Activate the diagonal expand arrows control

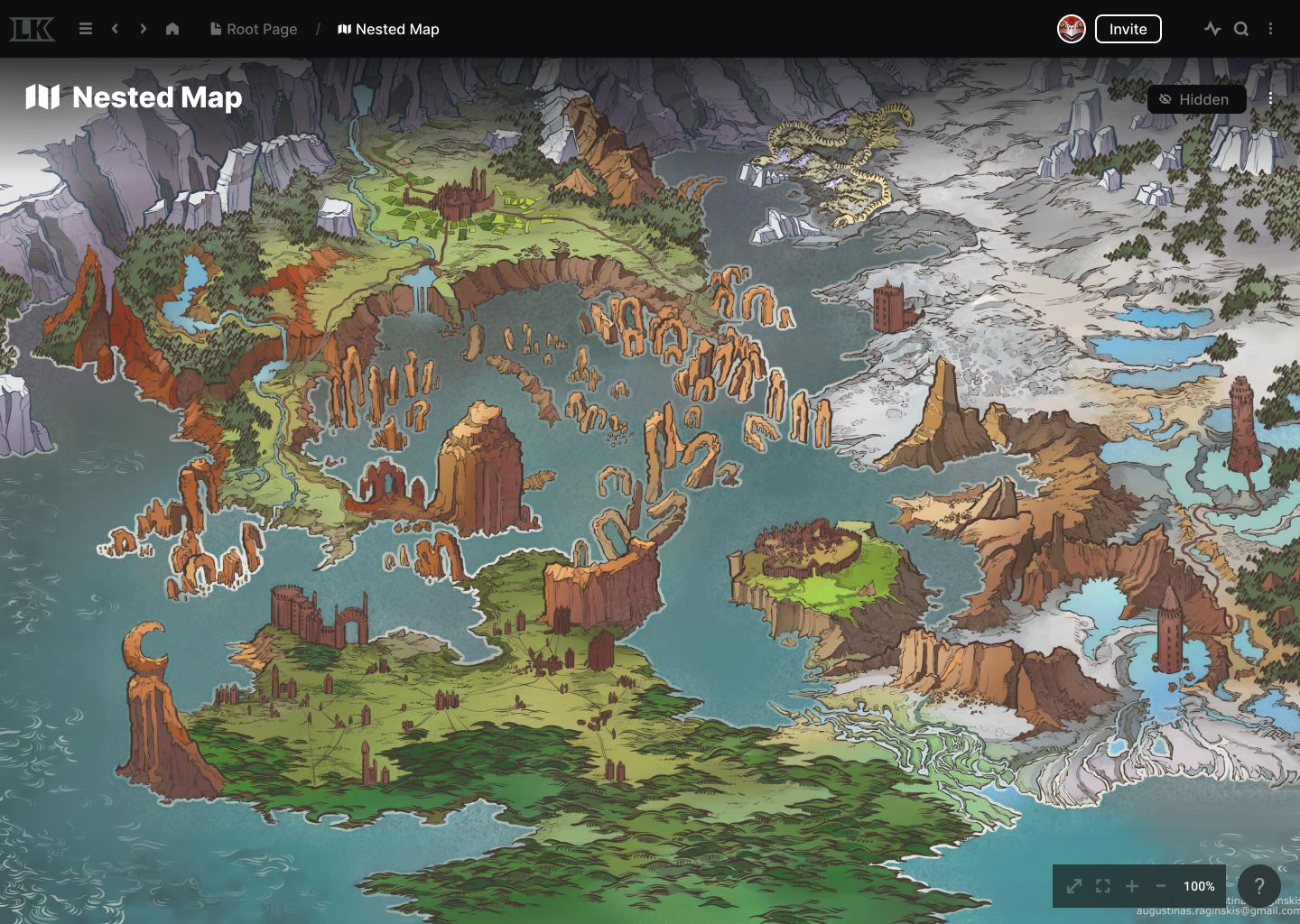[x=1073, y=886]
